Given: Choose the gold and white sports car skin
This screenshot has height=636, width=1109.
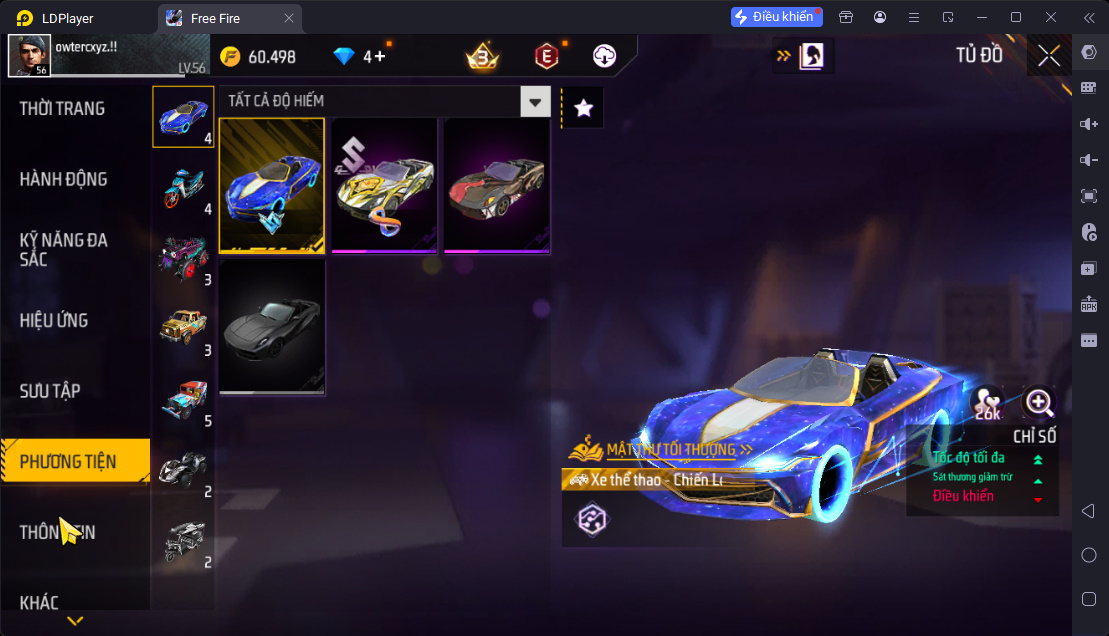Looking at the screenshot, I should pyautogui.click(x=384, y=186).
